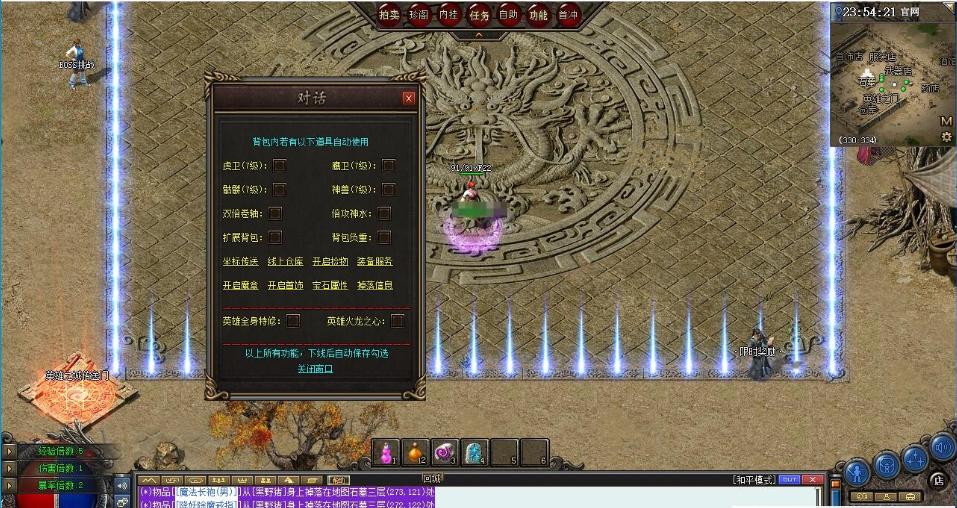Screen dimensions: 957x508
Task: Use the pink potion in hotbar slot 1
Action: point(386,452)
